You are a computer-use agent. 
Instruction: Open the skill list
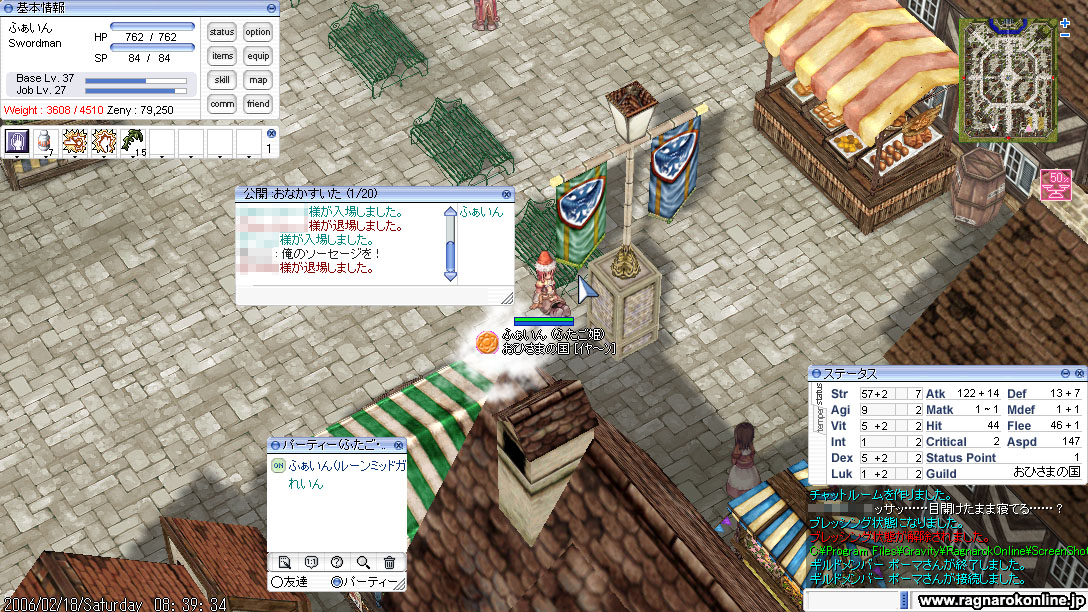point(222,80)
